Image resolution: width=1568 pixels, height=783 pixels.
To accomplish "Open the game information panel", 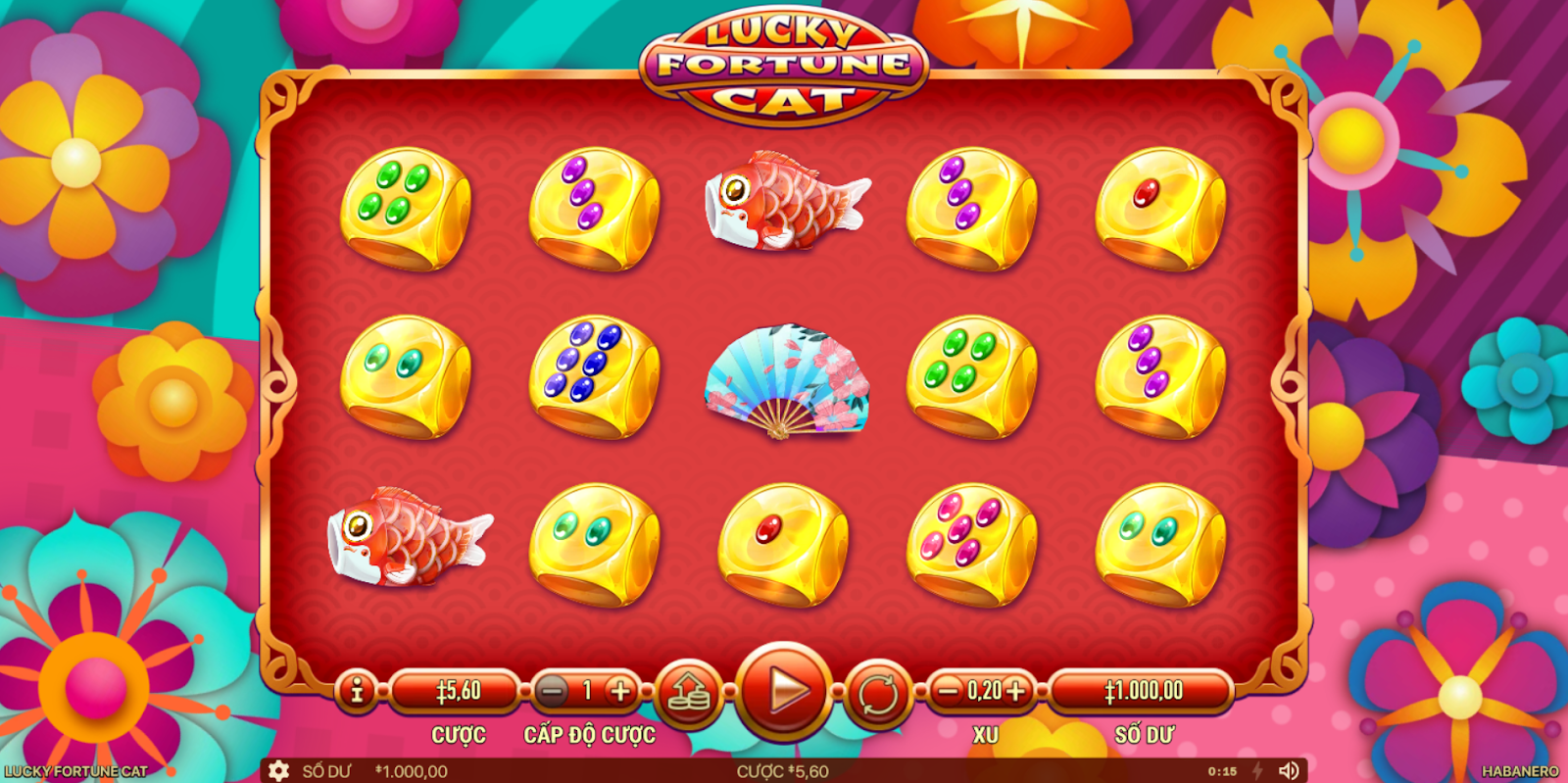I will pyautogui.click(x=355, y=691).
